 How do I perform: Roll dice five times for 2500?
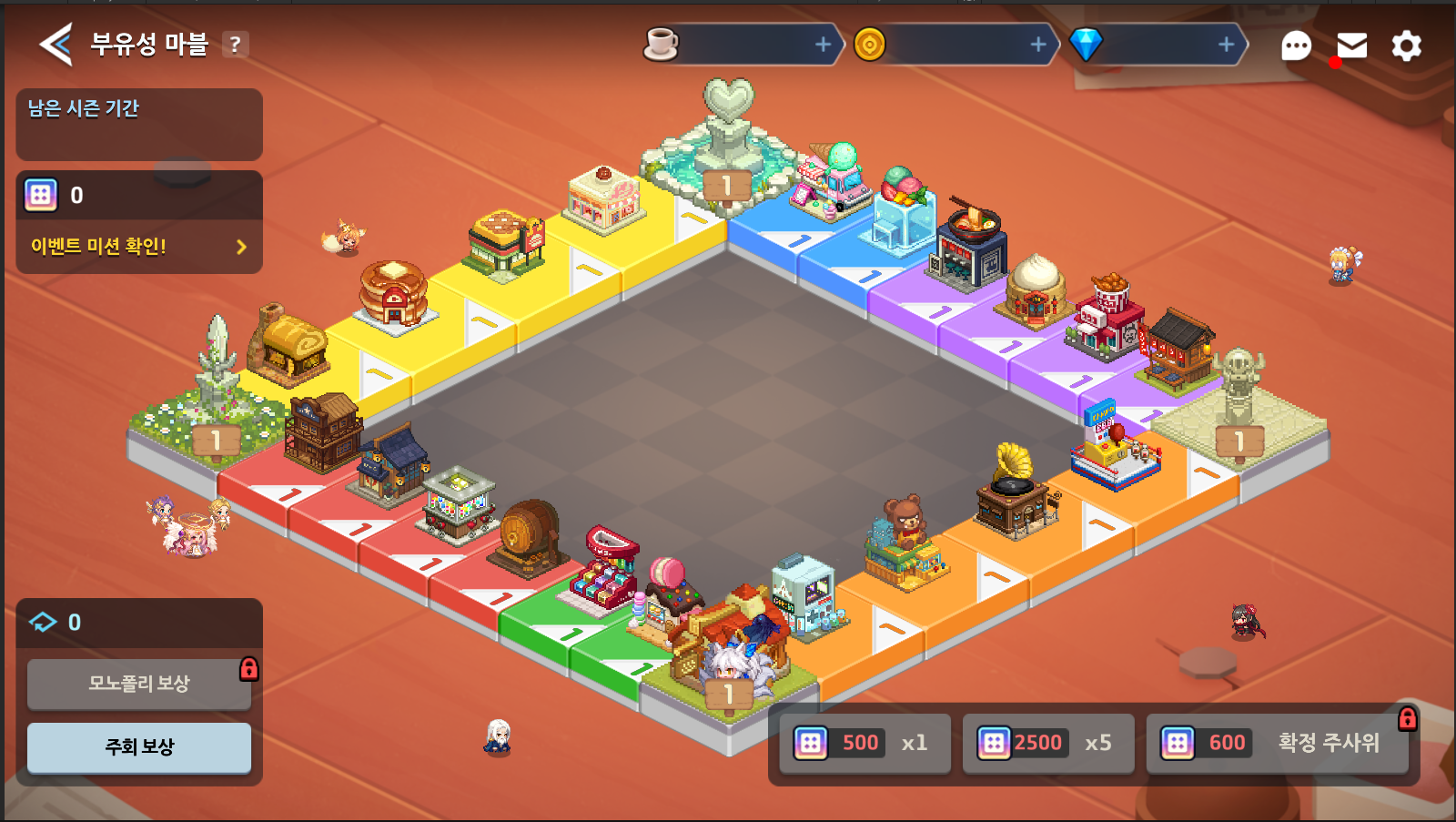click(x=1047, y=743)
